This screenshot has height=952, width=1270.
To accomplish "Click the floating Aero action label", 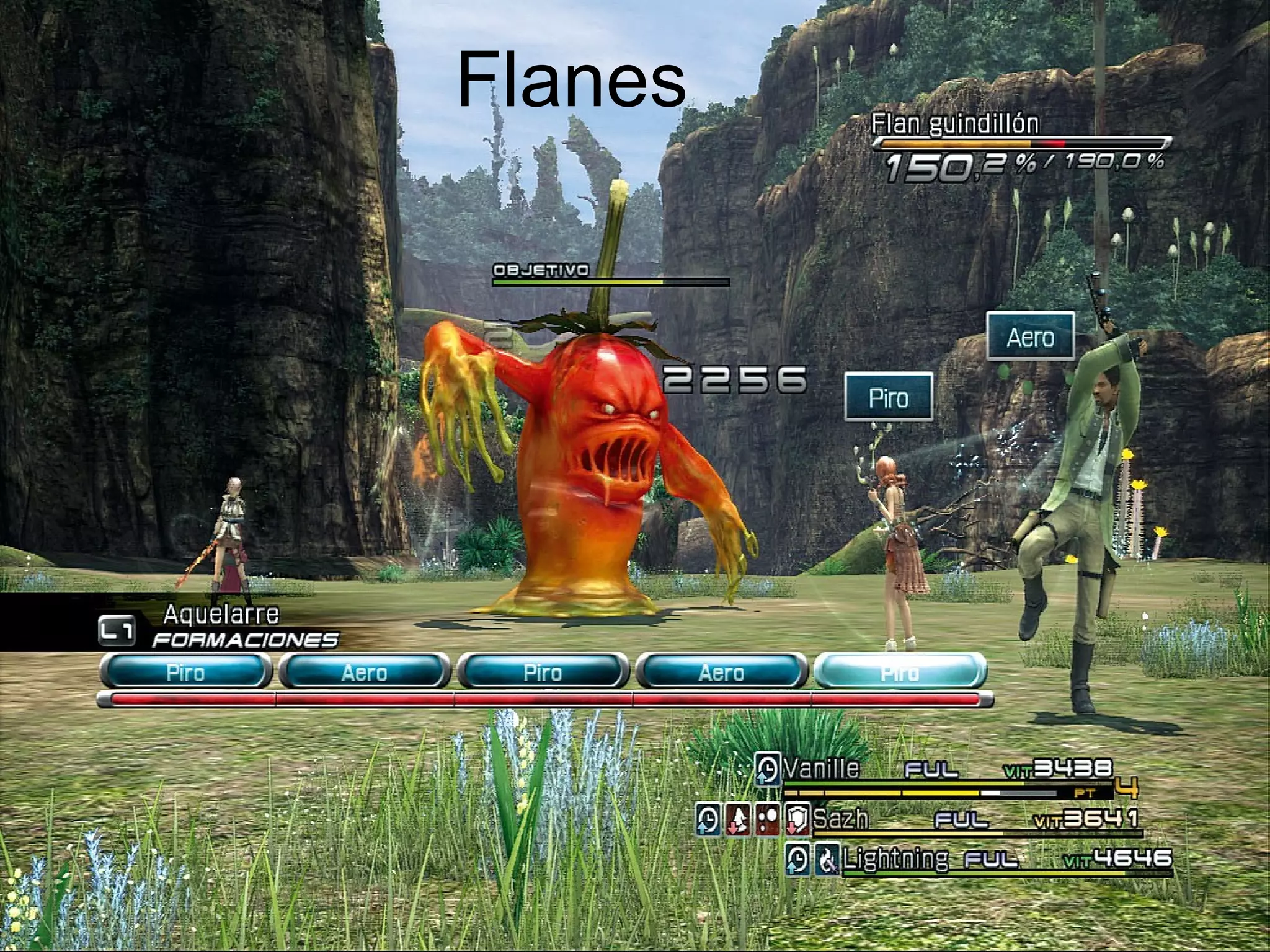I will pos(1030,337).
